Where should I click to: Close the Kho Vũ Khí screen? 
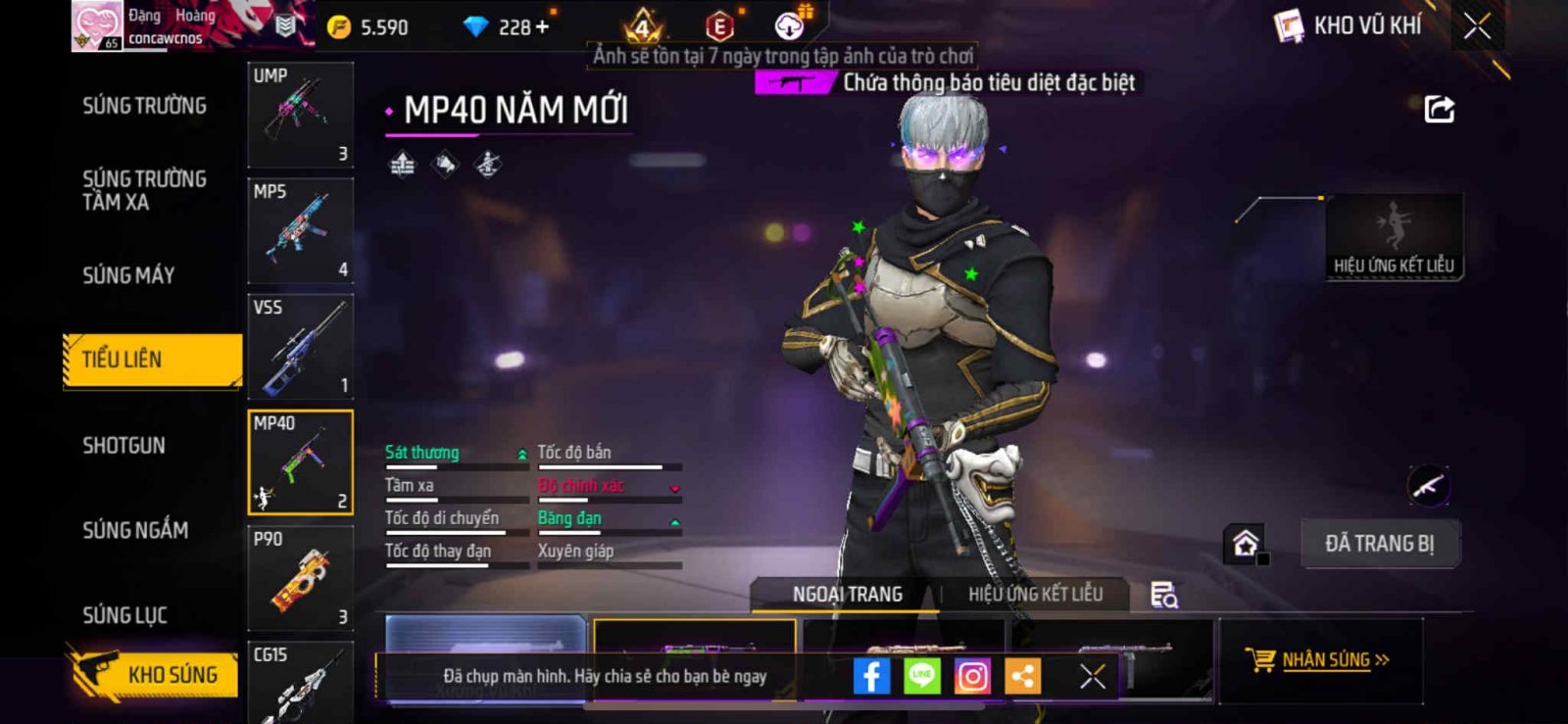coord(1477,26)
